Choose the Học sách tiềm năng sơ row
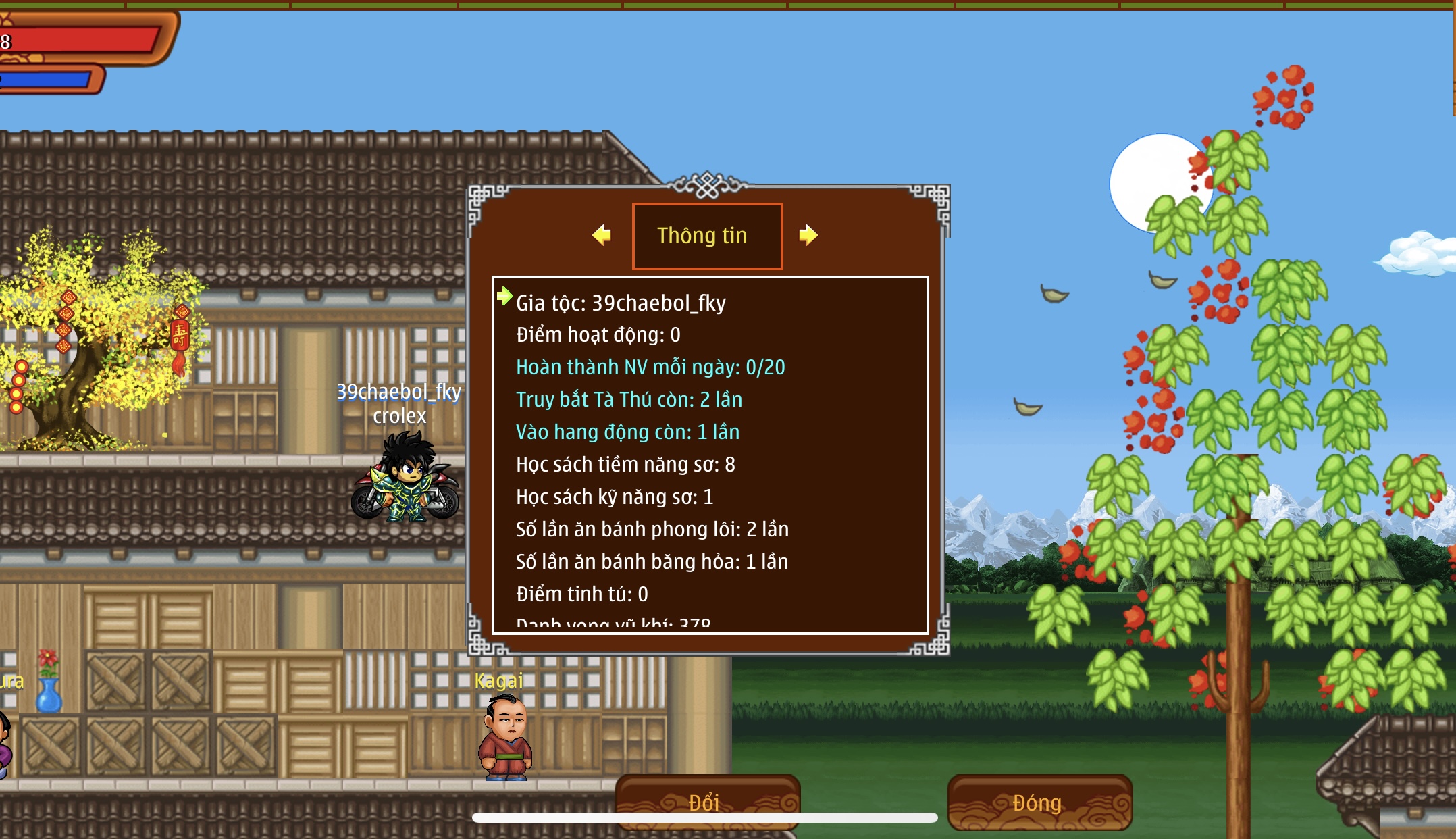Viewport: 1456px width, 839px height. point(625,465)
